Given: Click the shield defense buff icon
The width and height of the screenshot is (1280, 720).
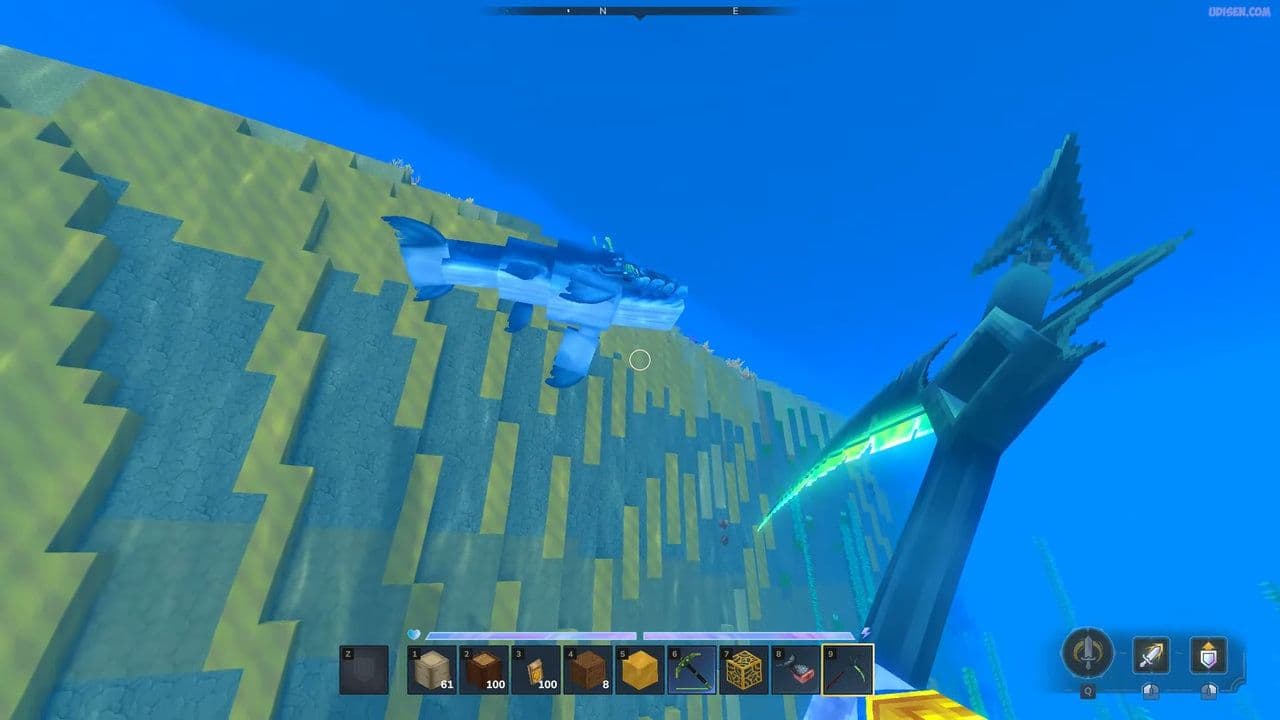Looking at the screenshot, I should (x=1209, y=654).
